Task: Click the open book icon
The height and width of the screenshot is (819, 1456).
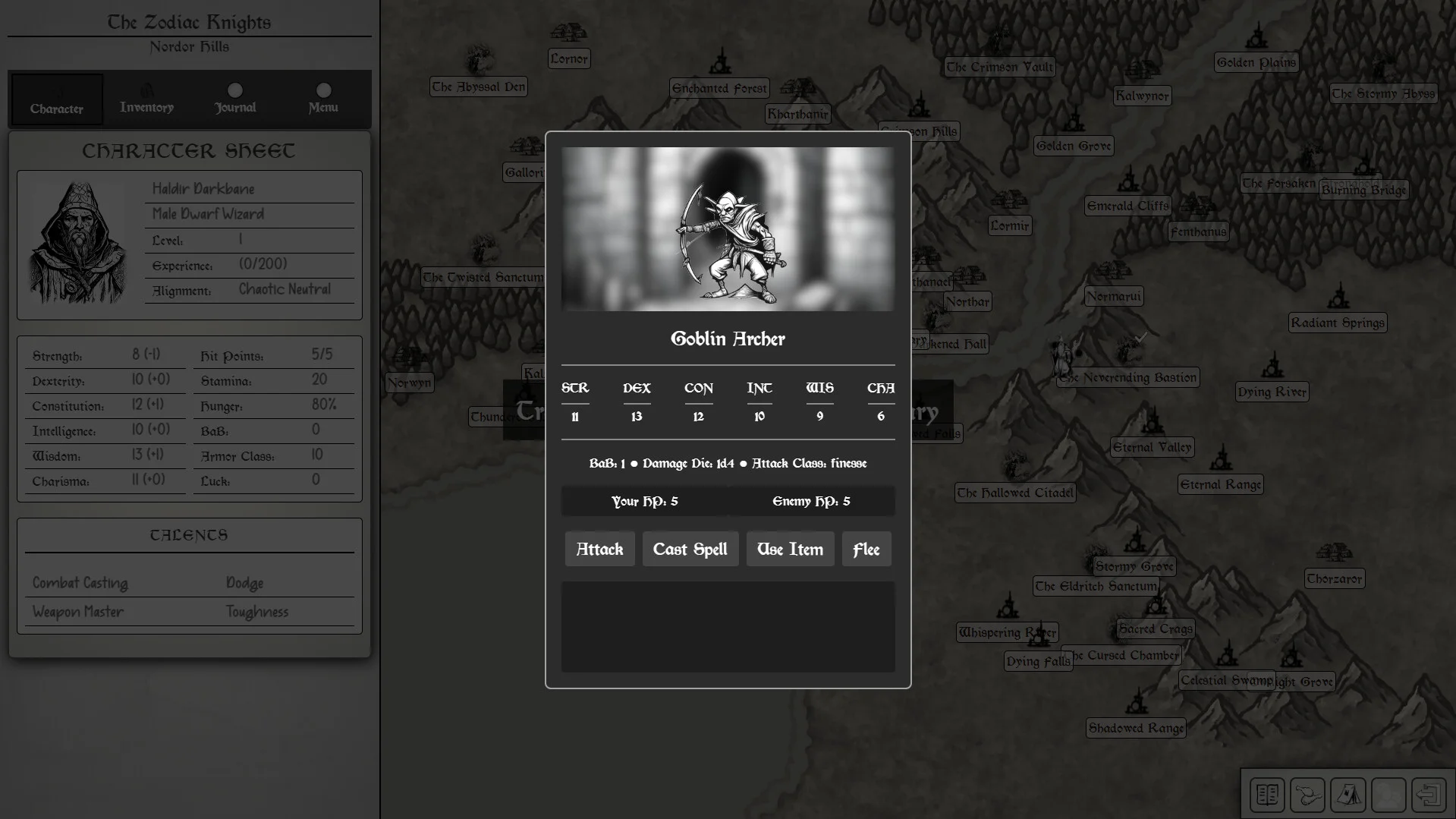Action: [1267, 795]
